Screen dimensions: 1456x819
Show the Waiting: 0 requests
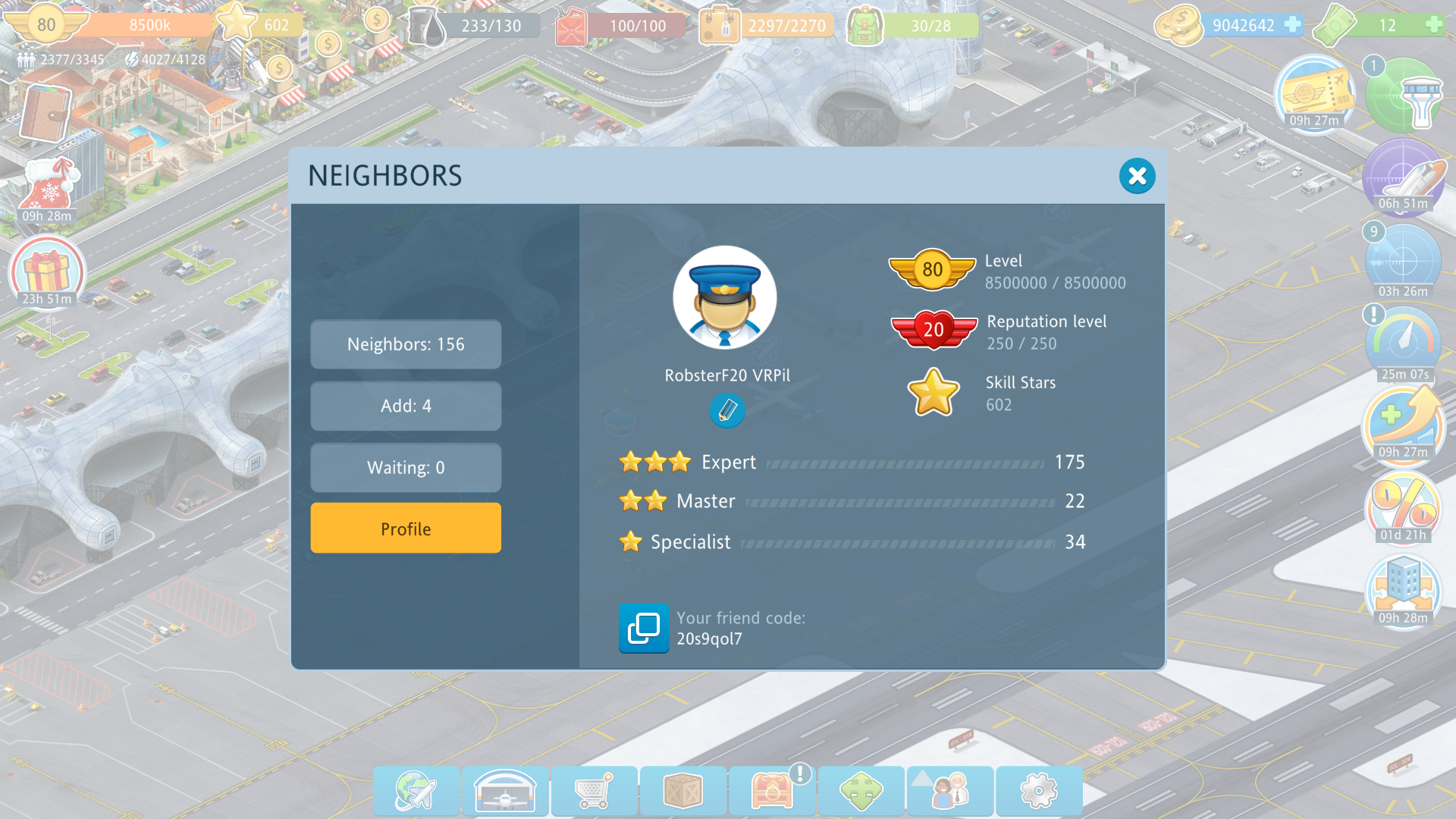click(x=406, y=468)
